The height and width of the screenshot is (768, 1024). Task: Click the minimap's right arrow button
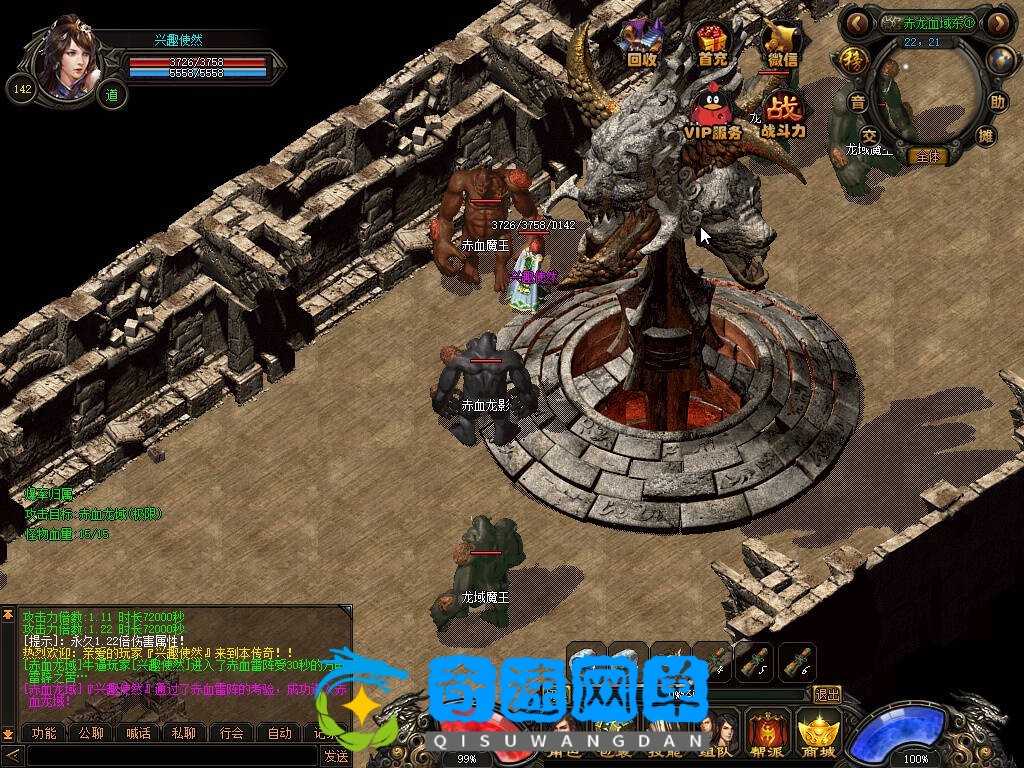click(x=997, y=22)
